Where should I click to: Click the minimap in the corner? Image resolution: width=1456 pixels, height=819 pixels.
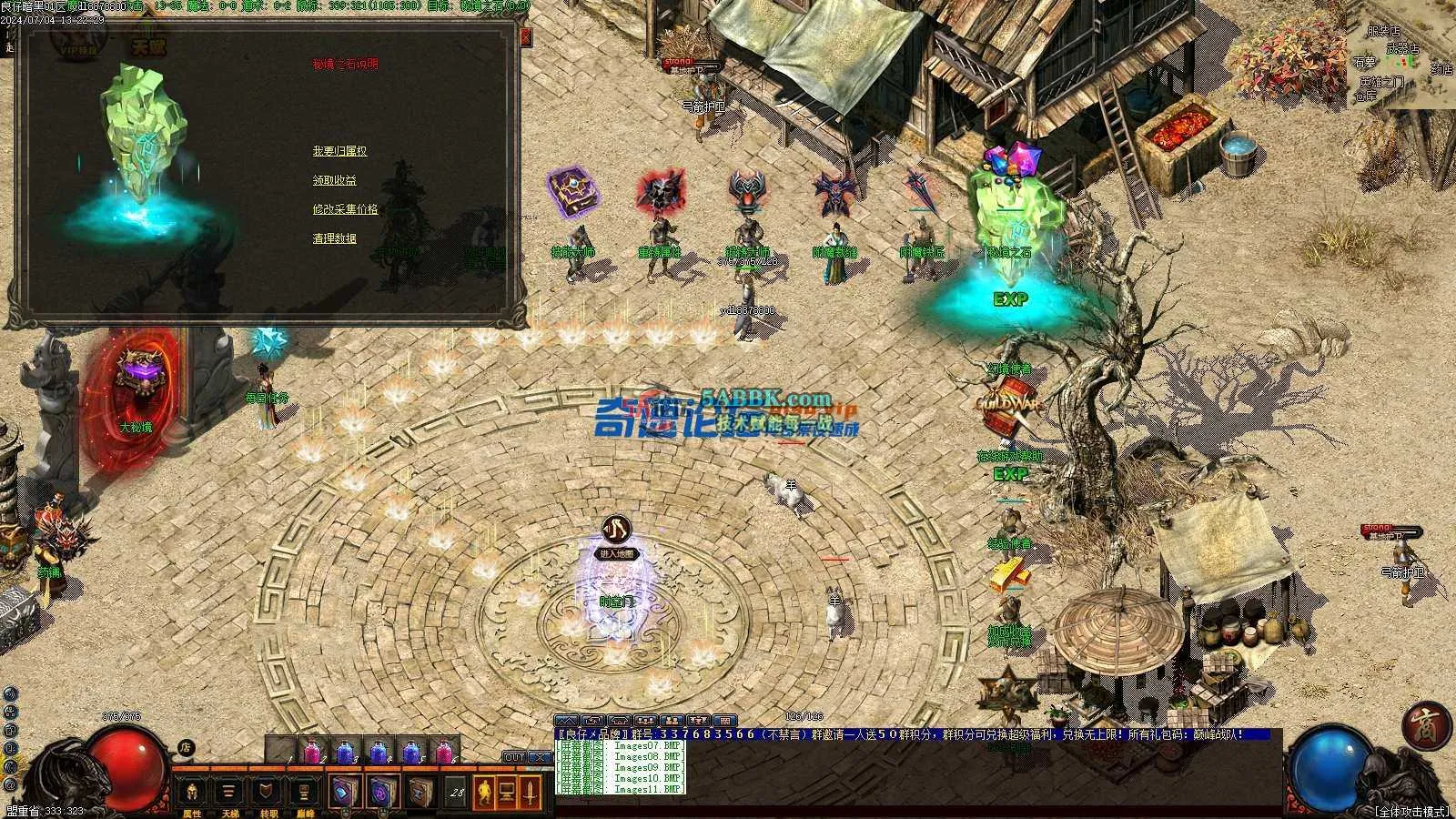1401,59
